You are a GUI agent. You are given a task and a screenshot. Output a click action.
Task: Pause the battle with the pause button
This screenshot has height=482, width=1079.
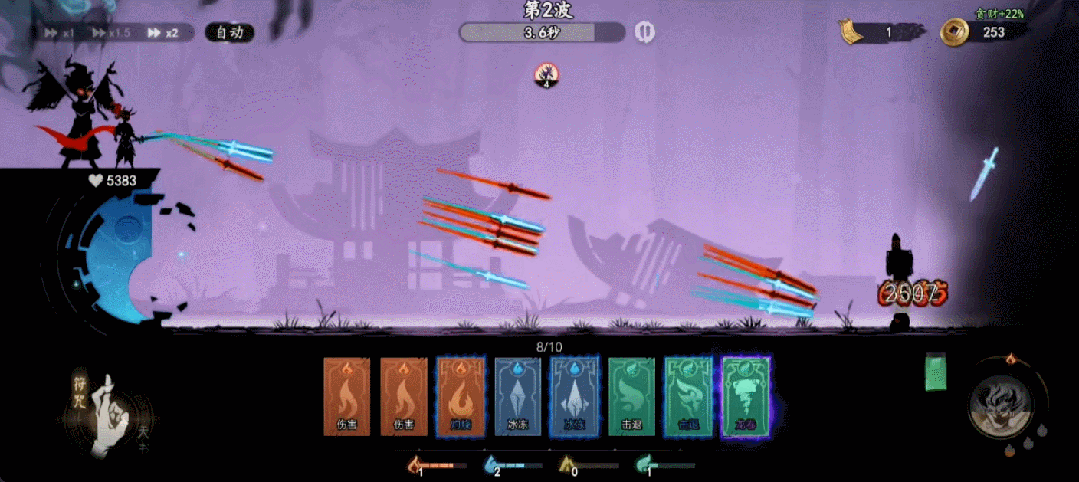(x=645, y=33)
